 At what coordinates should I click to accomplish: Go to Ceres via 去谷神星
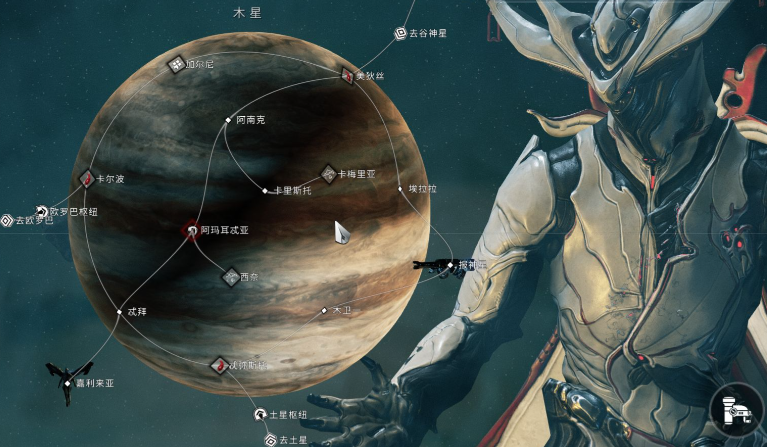click(x=401, y=33)
